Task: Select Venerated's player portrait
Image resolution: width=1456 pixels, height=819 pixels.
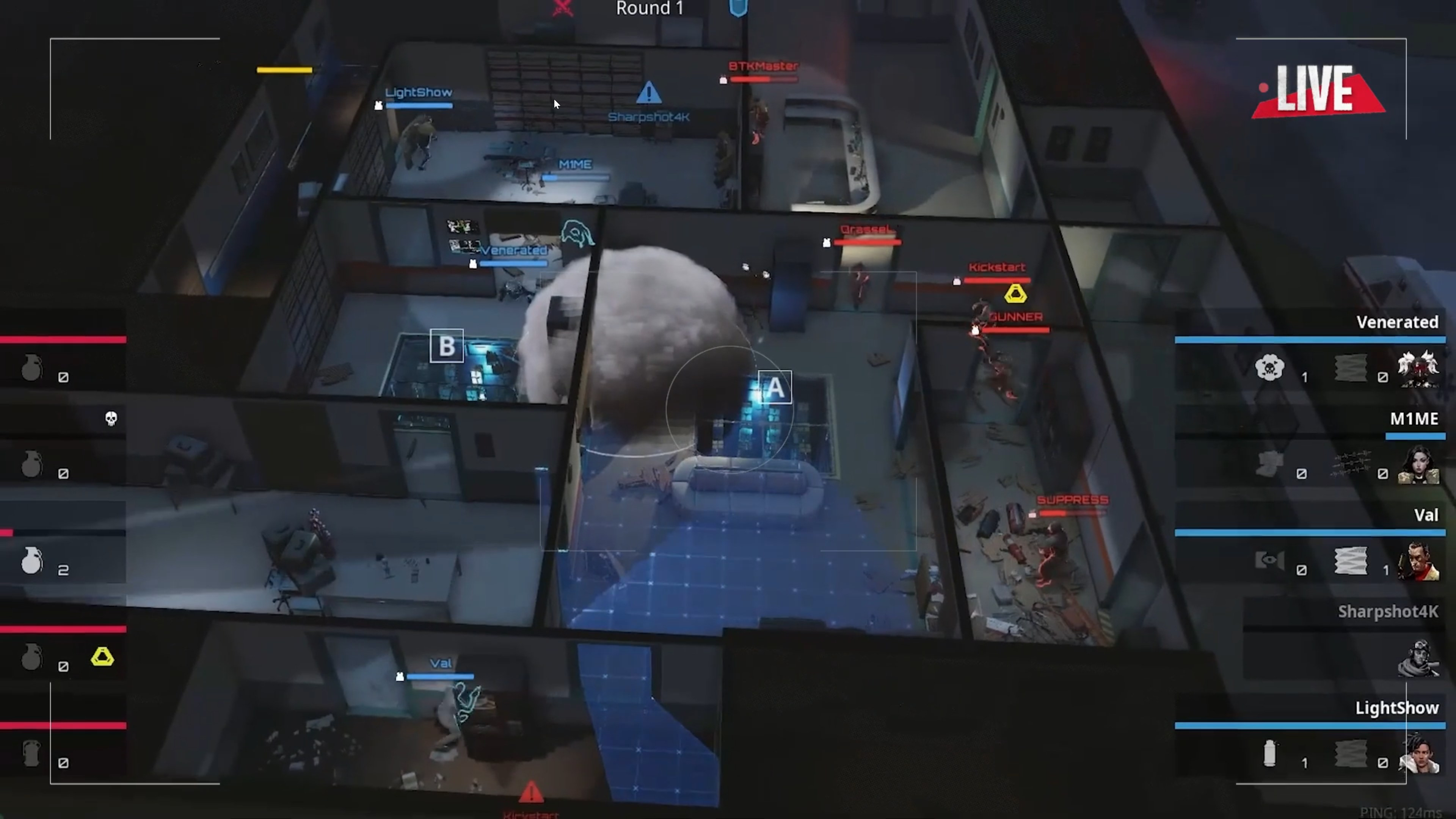Action: 1418,369
